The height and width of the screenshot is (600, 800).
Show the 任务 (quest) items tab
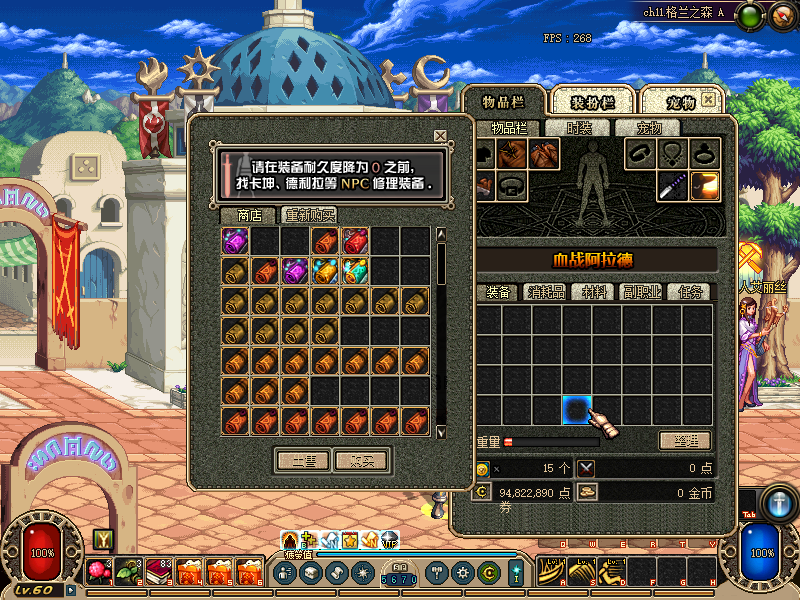point(692,292)
